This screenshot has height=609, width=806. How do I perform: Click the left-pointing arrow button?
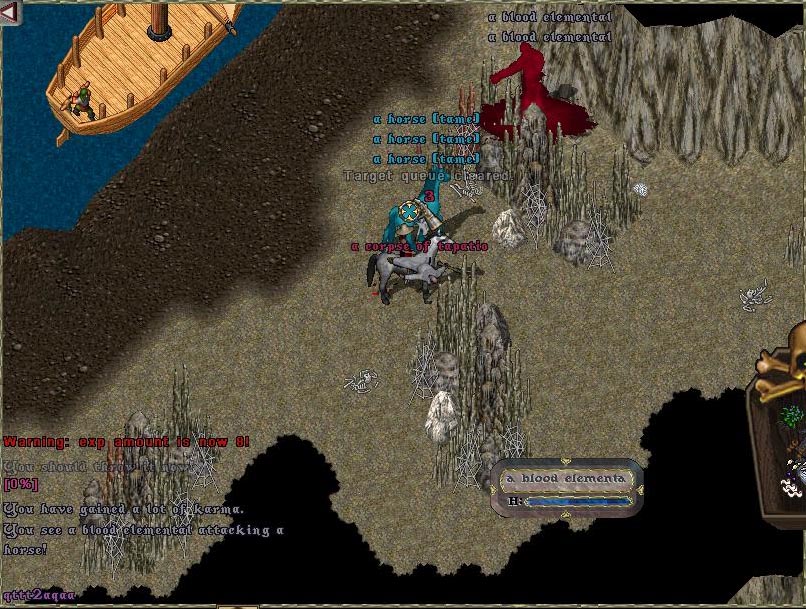tap(10, 12)
